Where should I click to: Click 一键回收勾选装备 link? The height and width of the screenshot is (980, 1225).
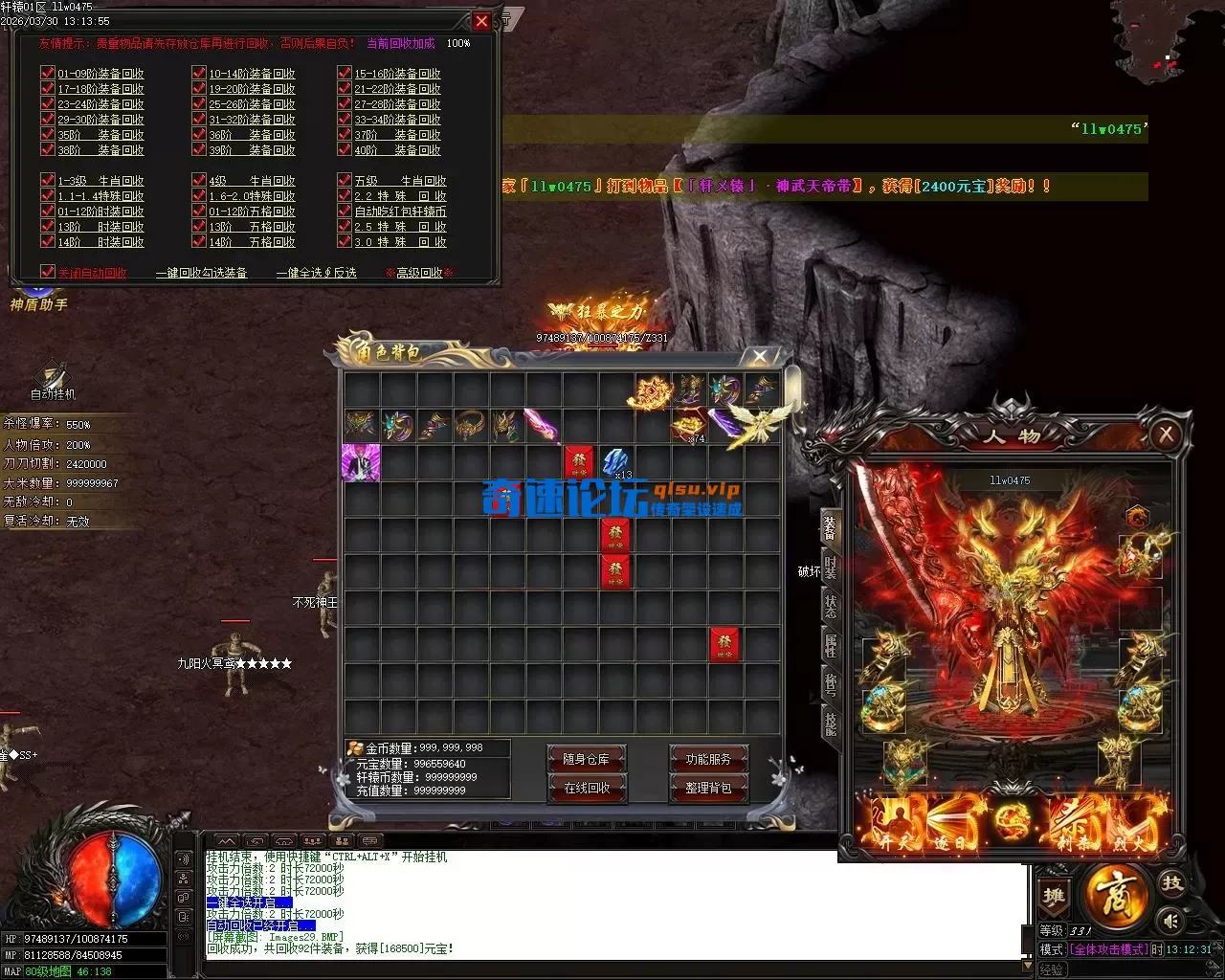coord(201,273)
